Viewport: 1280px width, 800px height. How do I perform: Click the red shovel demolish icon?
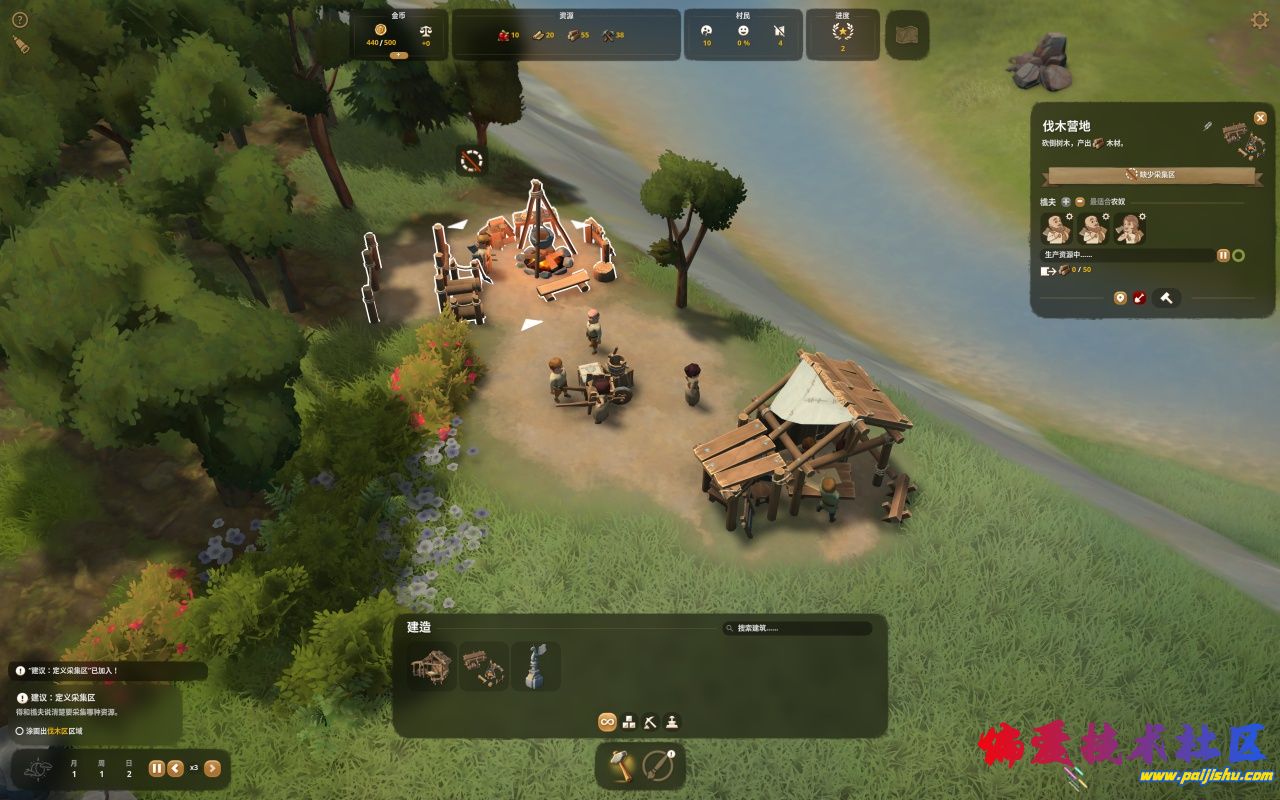click(1140, 298)
